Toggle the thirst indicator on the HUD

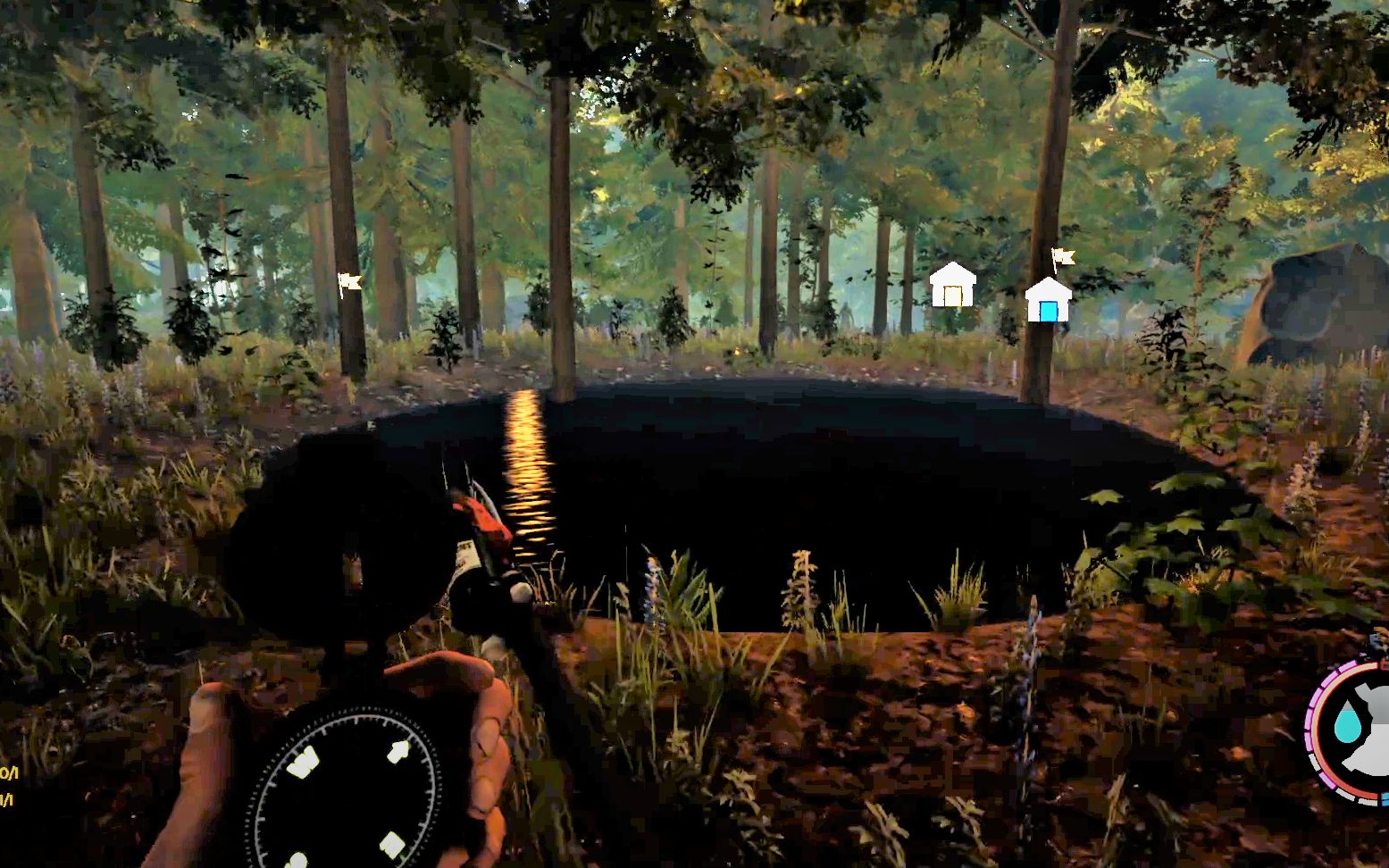(1348, 726)
